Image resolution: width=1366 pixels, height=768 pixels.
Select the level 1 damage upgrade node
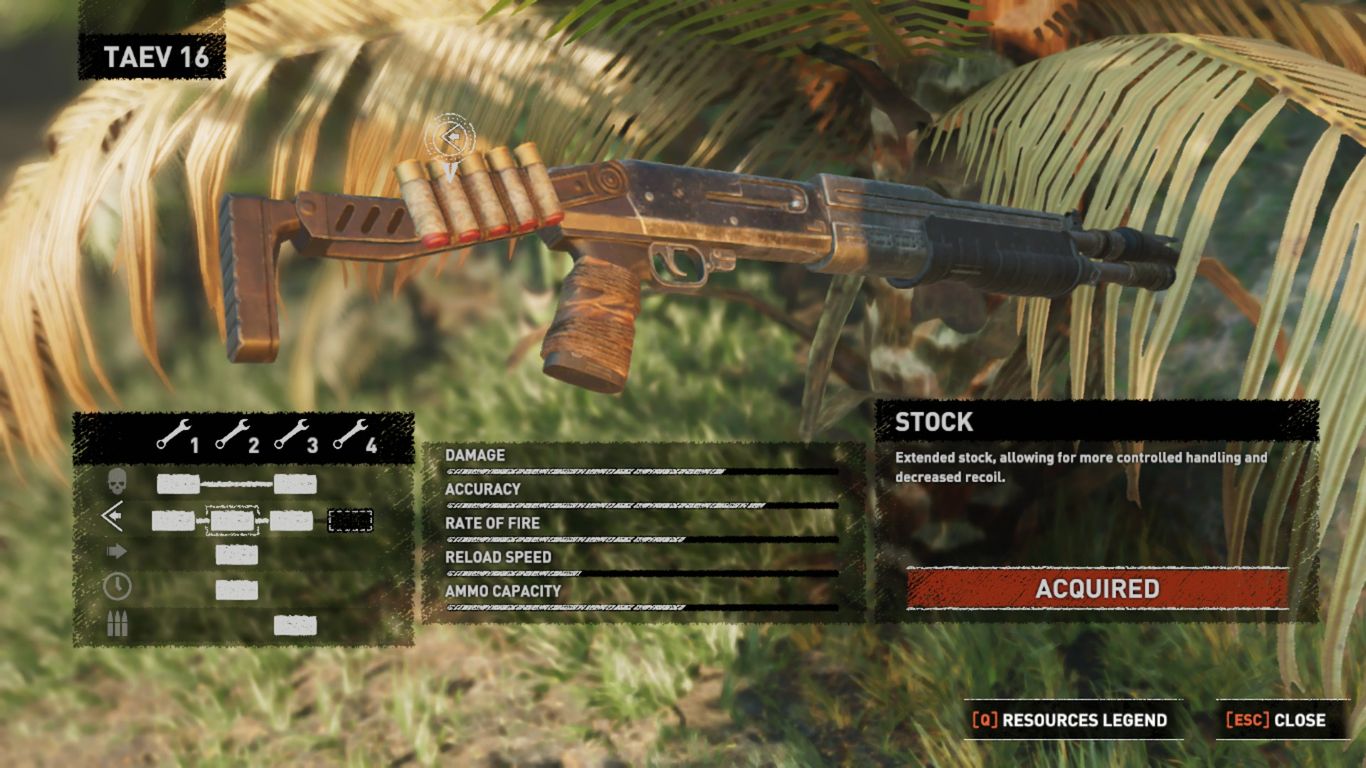[x=178, y=485]
